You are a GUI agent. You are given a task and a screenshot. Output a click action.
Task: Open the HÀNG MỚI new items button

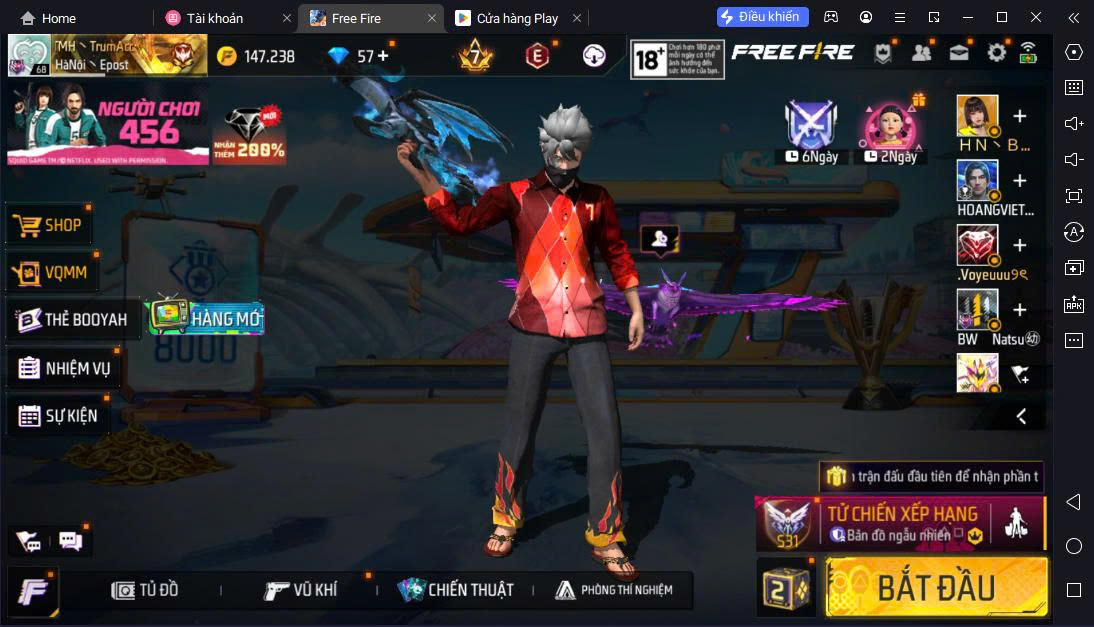point(206,318)
